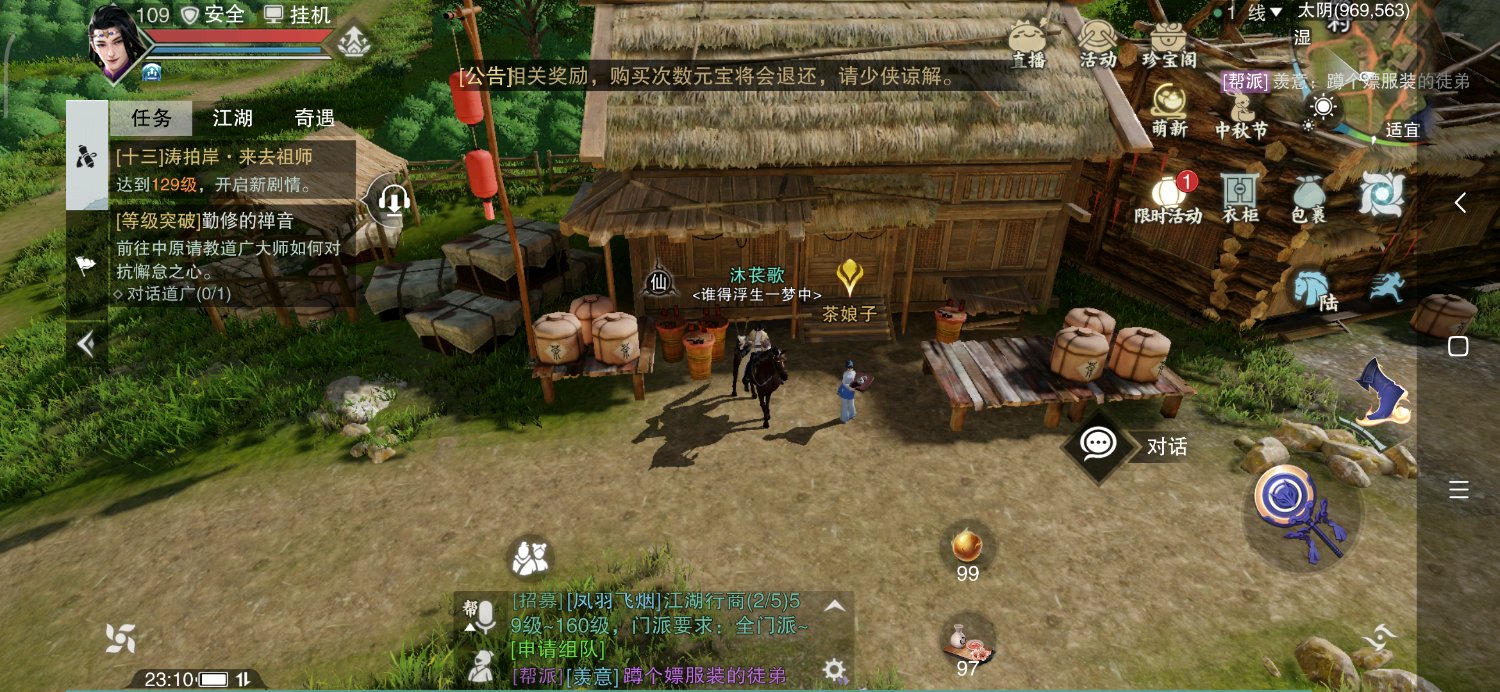Open the 萌新 newcomer menu
The height and width of the screenshot is (692, 1500).
(1168, 108)
